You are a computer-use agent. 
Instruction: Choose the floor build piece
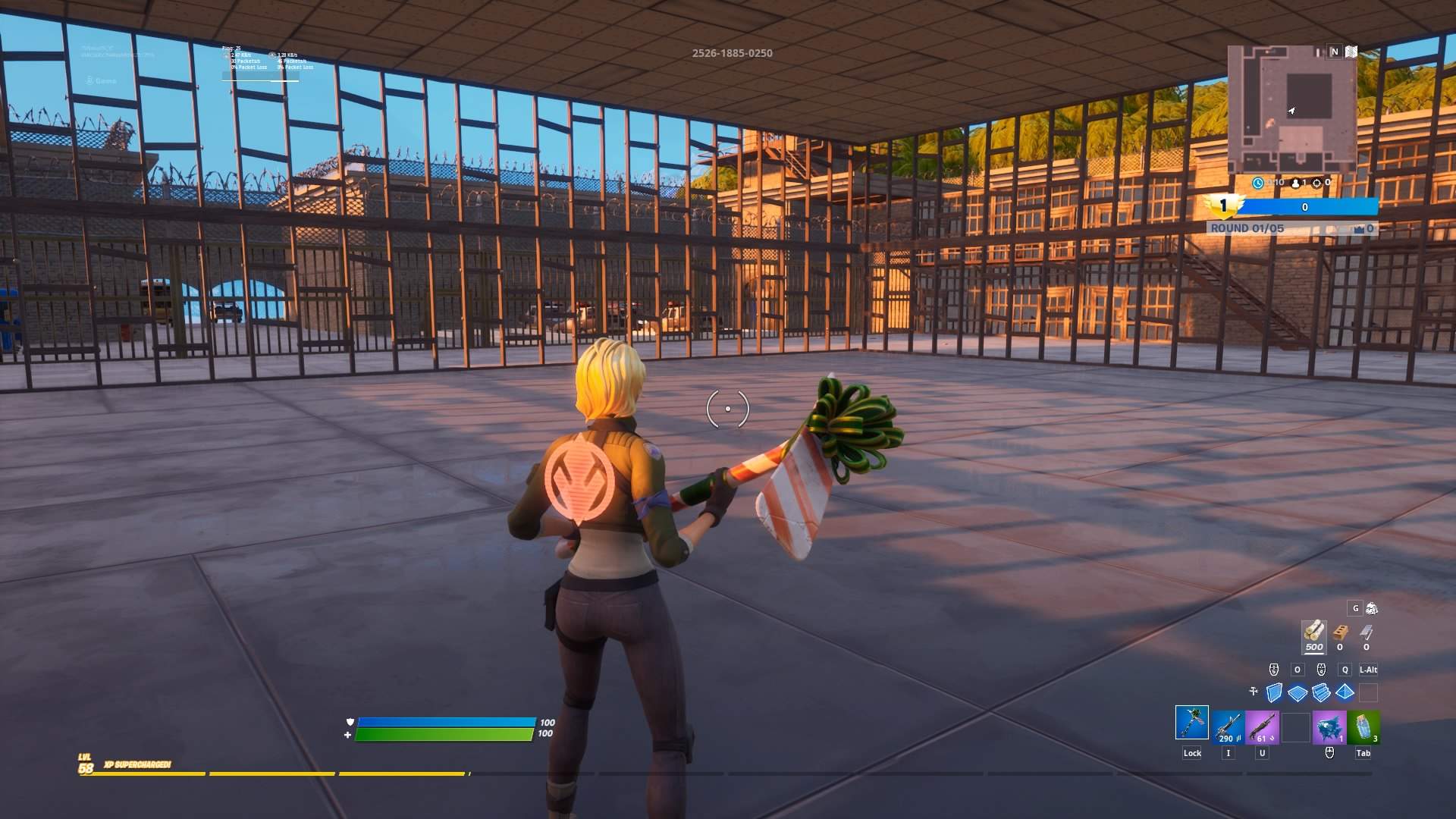tap(1298, 692)
